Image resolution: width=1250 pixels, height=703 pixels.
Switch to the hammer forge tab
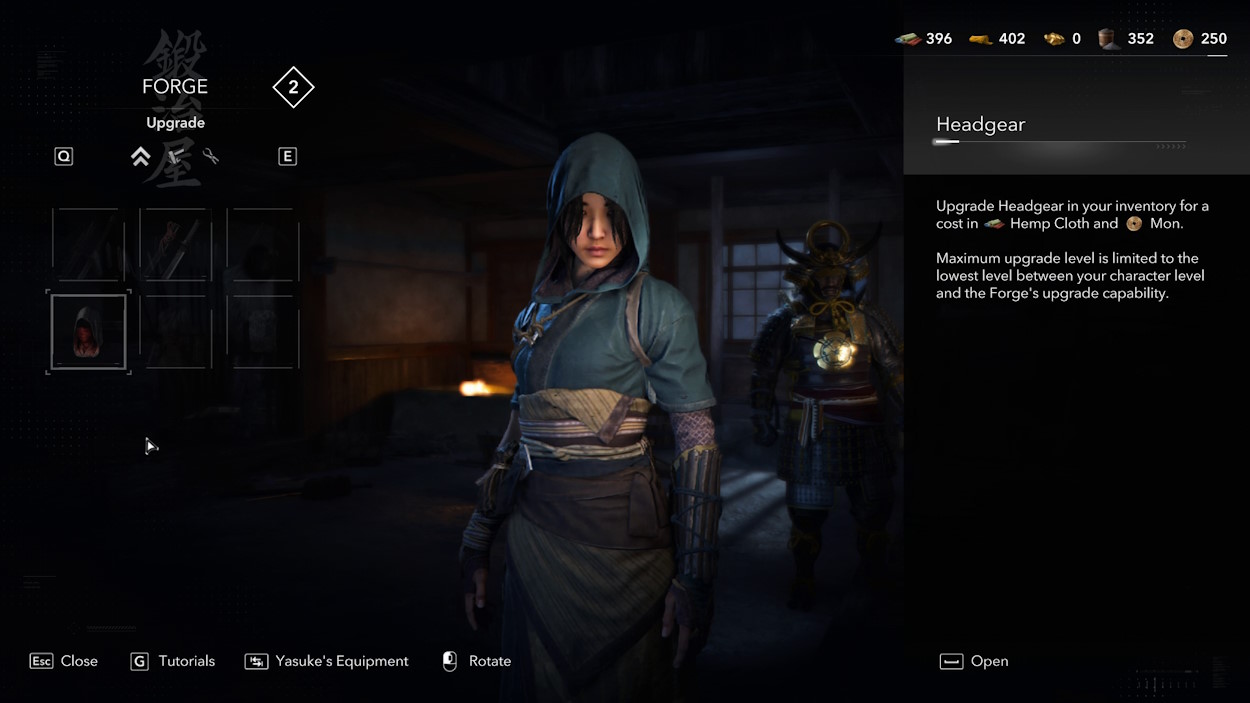coord(176,157)
